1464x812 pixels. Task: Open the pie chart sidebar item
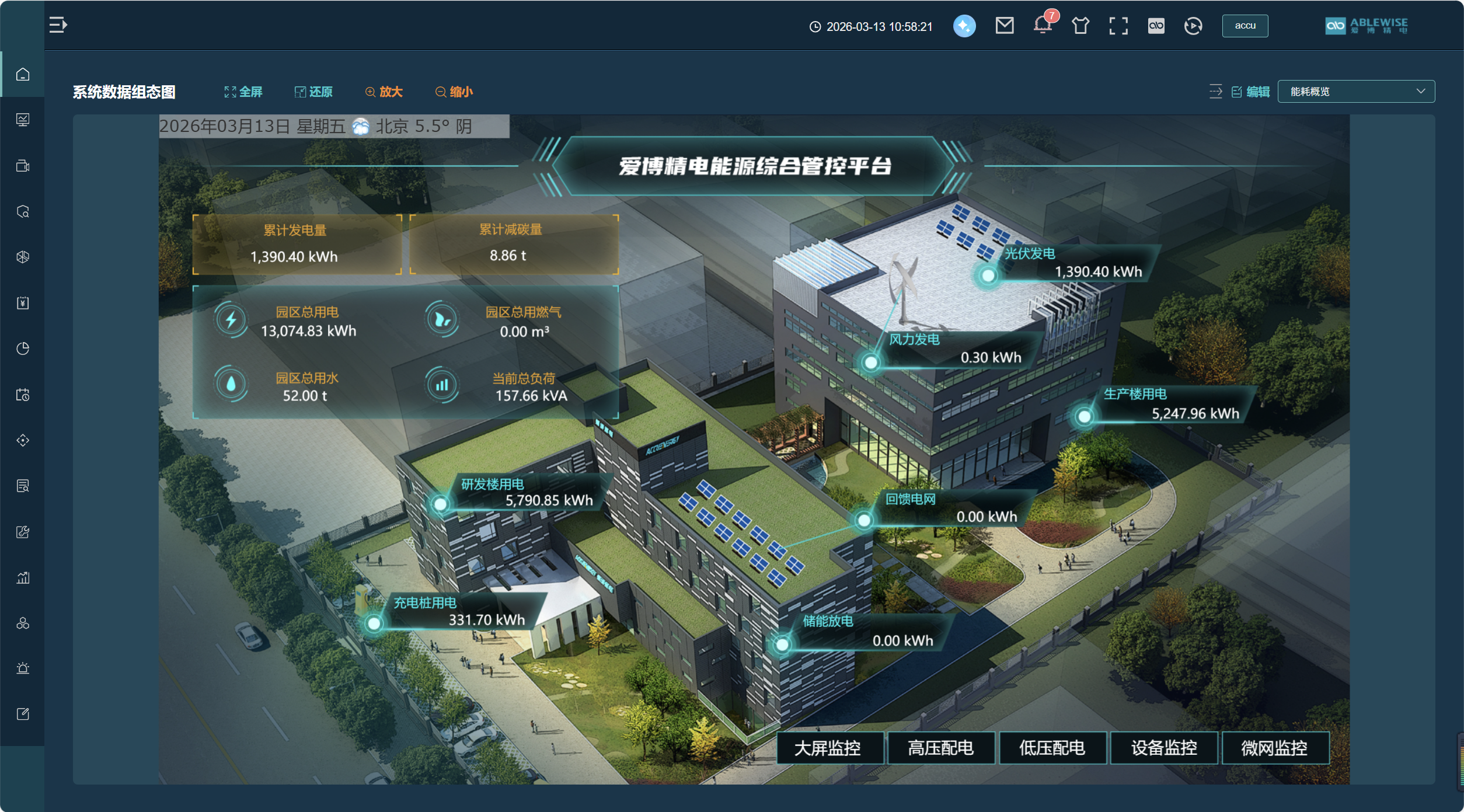[23, 349]
